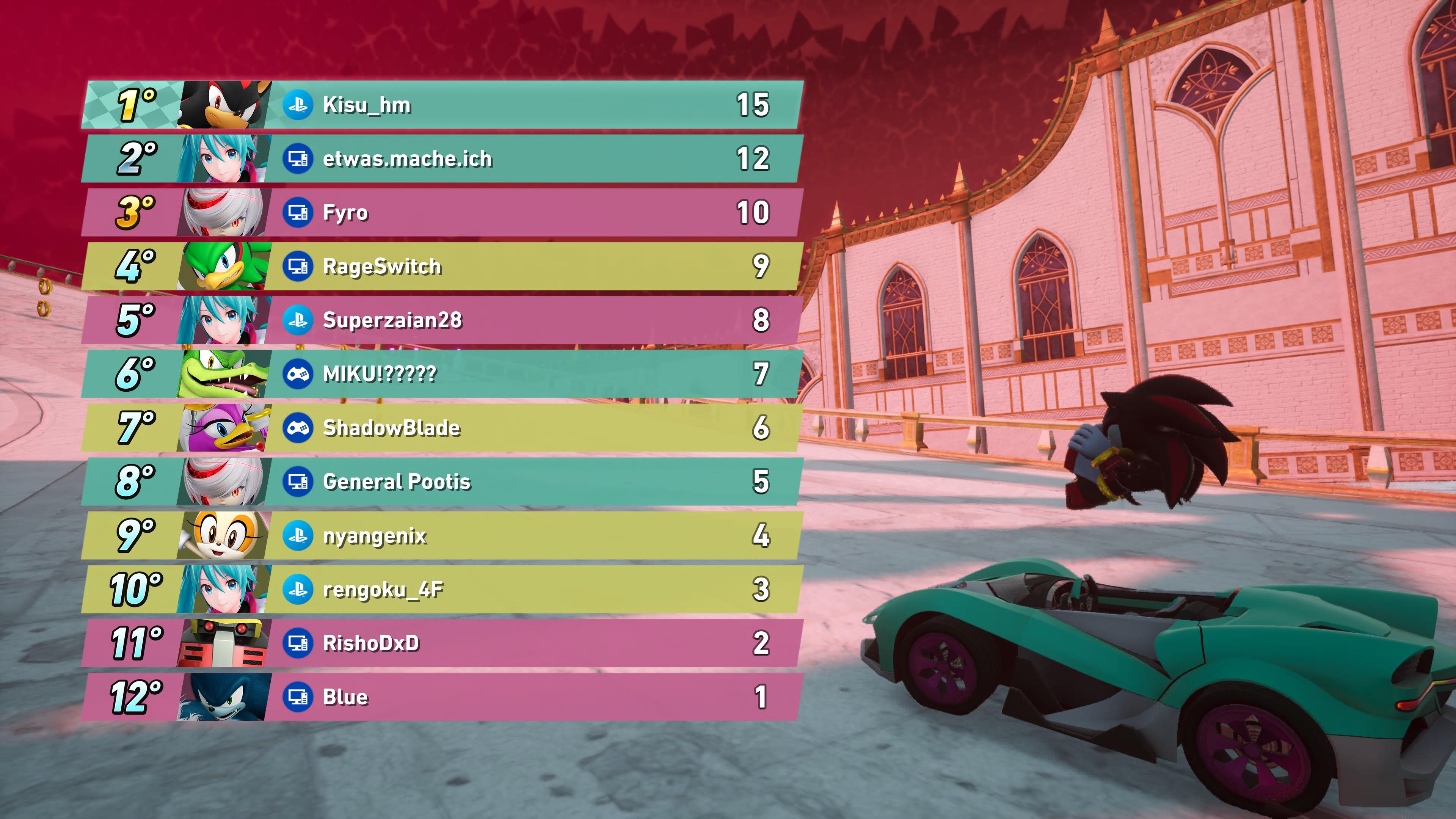This screenshot has height=819, width=1456.
Task: Select Kisu_hm's first place row
Action: [442, 105]
